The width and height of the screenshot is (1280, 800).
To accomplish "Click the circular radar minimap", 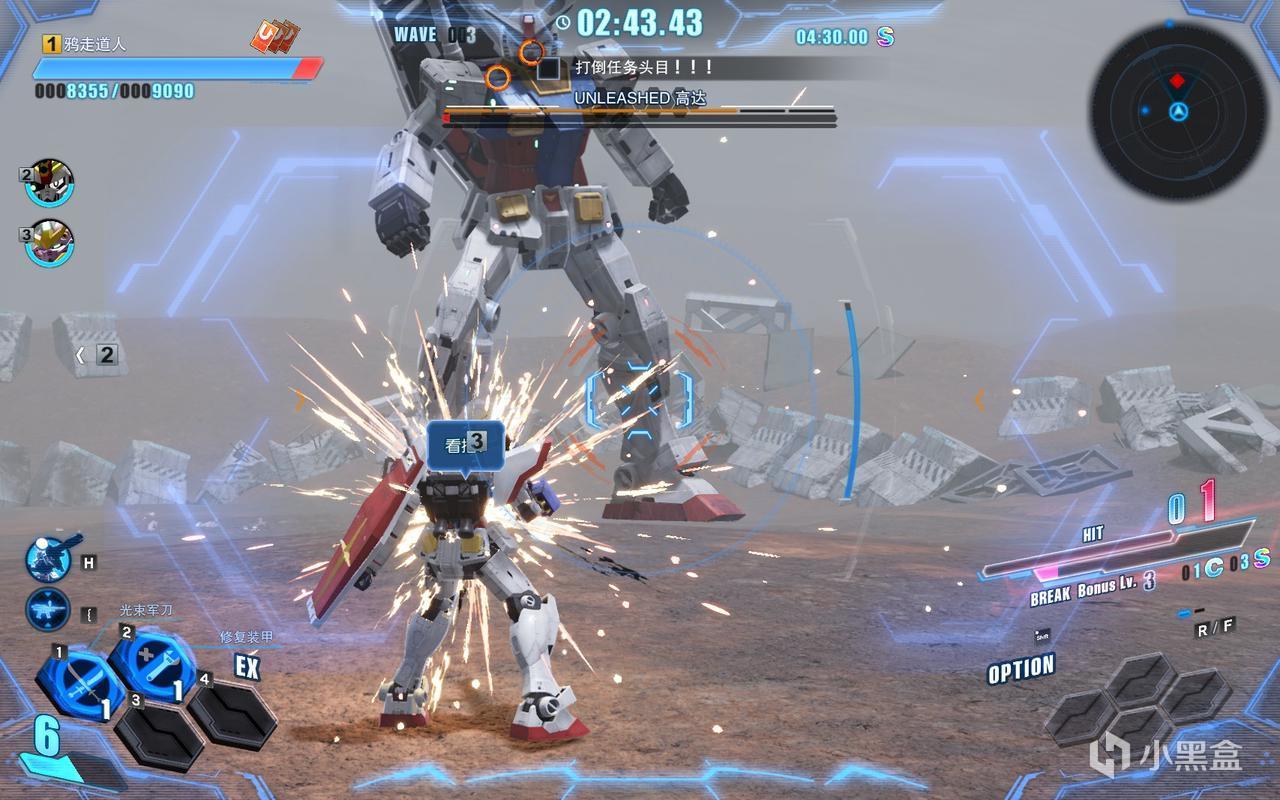I will [x=1178, y=100].
